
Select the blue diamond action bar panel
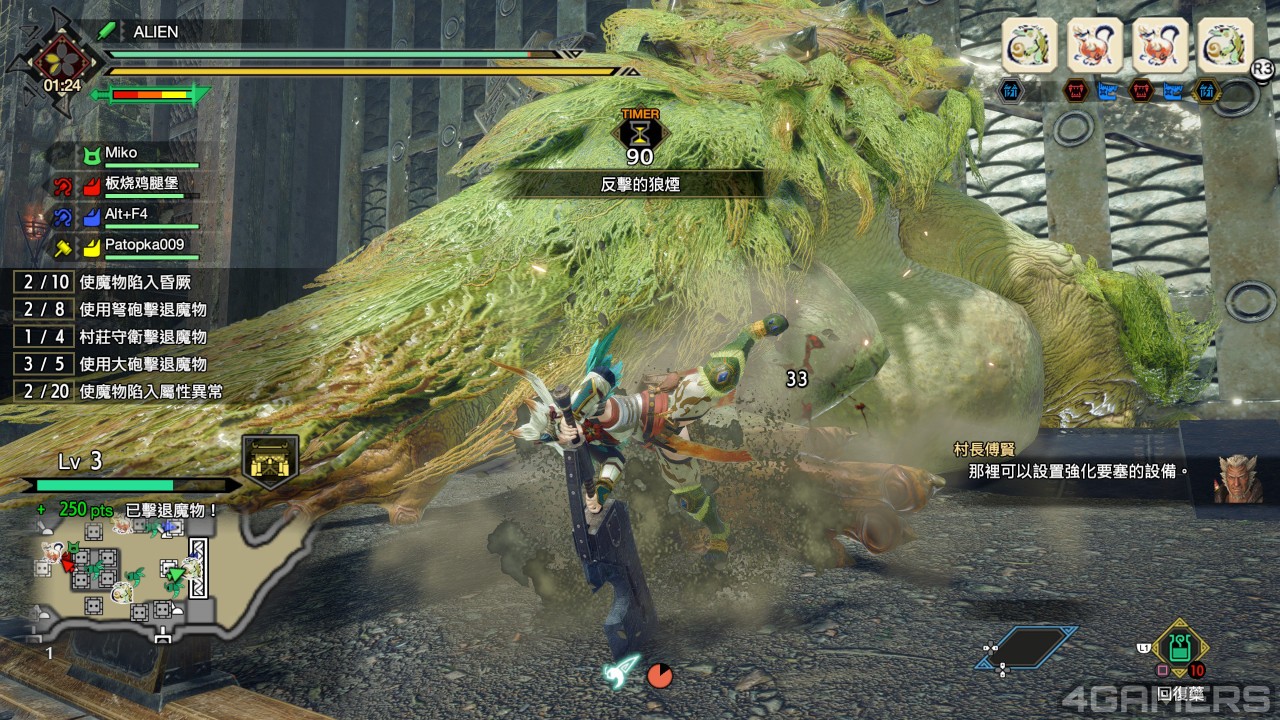tap(1027, 648)
